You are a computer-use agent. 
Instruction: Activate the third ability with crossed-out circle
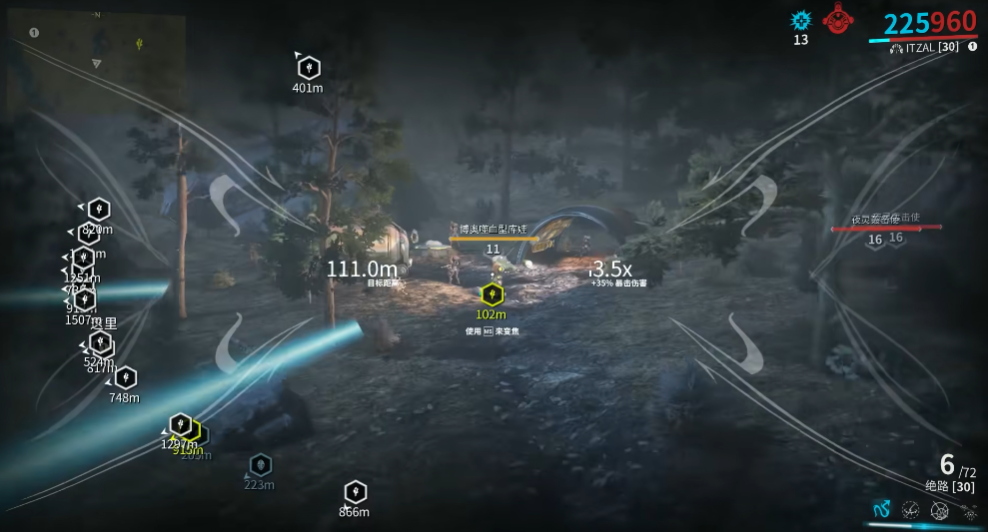pyautogui.click(x=939, y=510)
